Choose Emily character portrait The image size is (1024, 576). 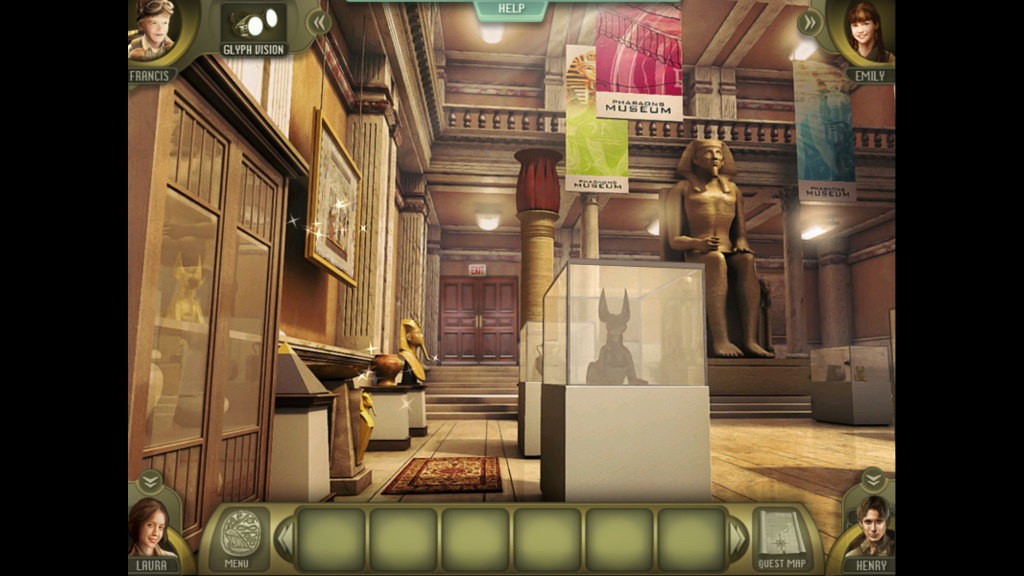click(869, 33)
